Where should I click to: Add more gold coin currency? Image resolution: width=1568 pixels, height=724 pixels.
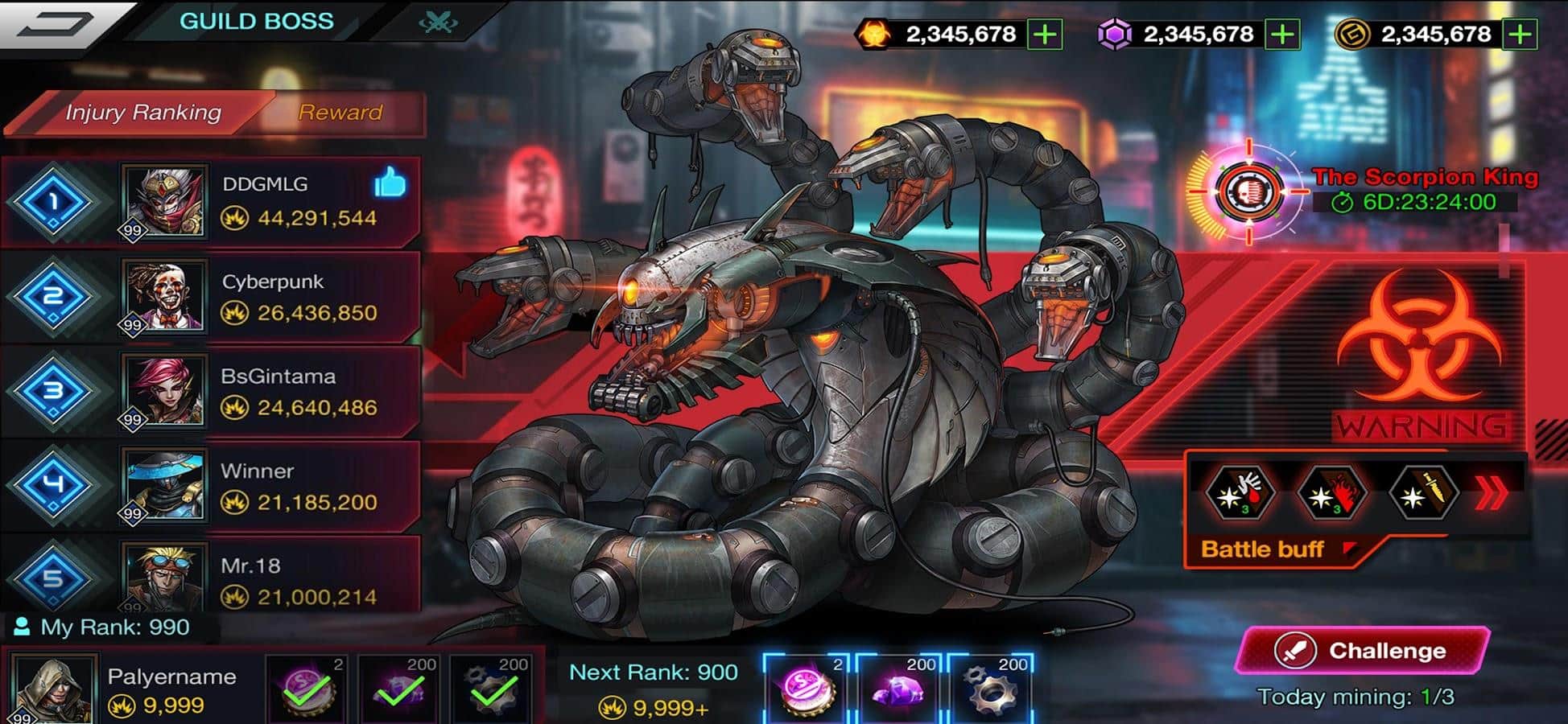1520,35
